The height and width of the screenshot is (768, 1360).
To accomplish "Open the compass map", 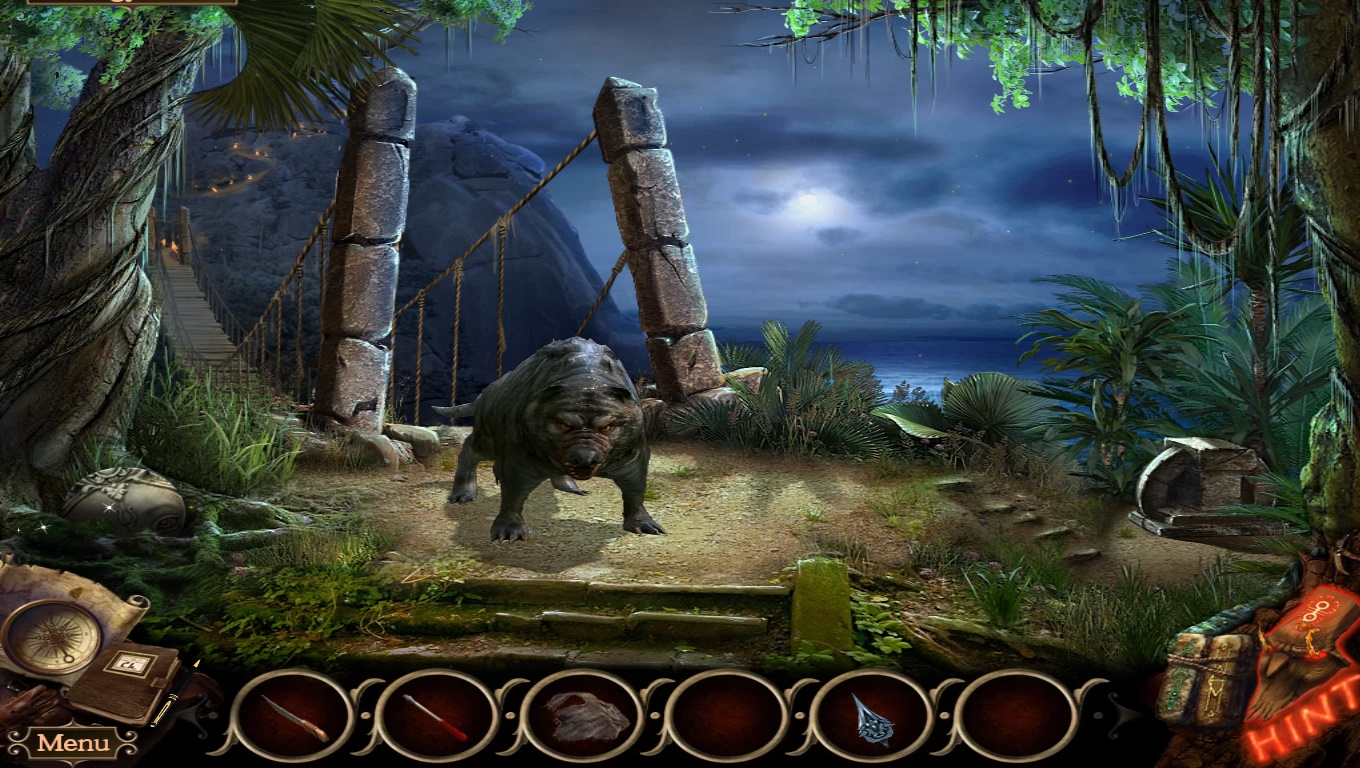I will (51, 637).
